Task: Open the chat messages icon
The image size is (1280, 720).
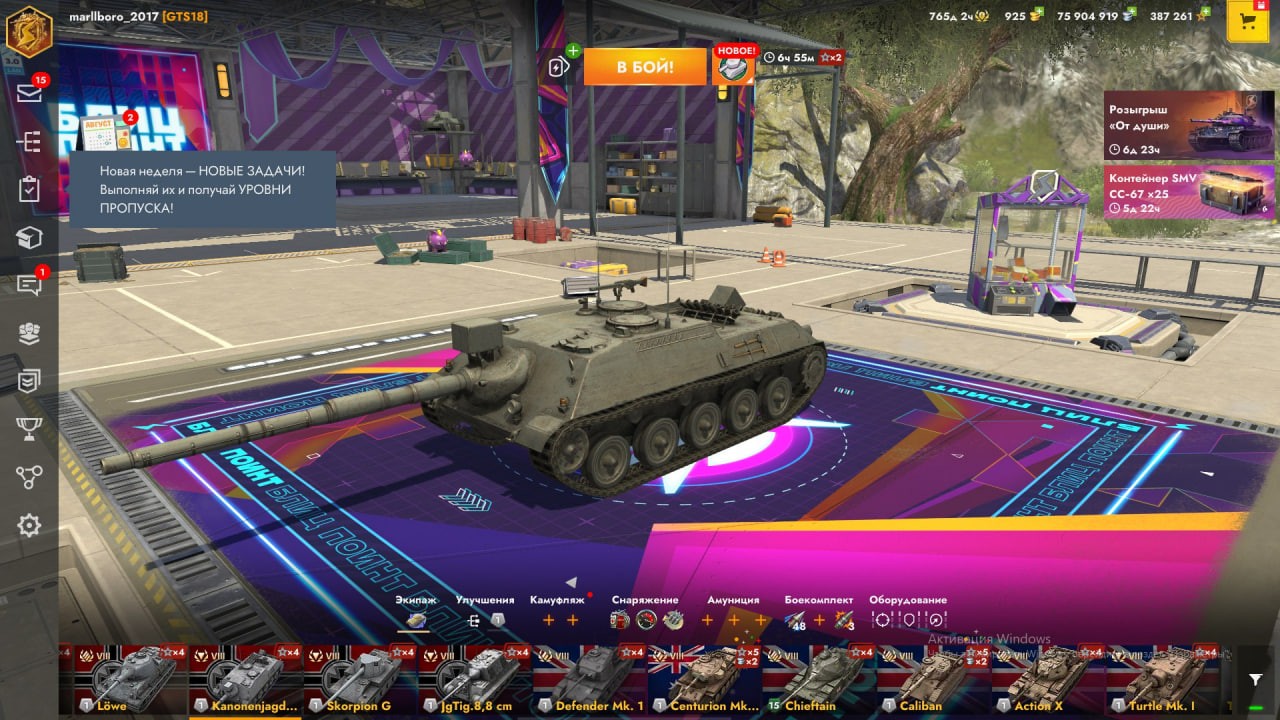Action: 29,286
